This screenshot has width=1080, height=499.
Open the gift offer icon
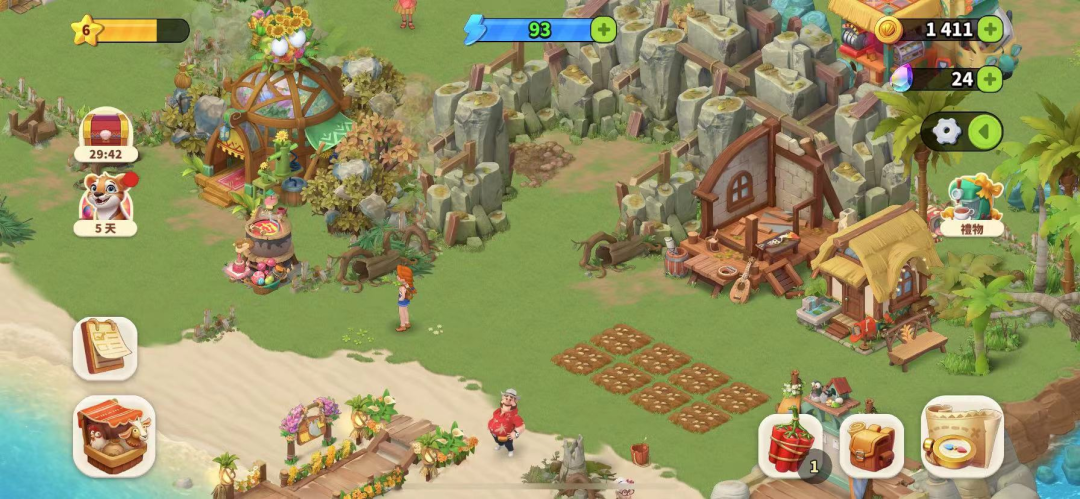pos(971,205)
